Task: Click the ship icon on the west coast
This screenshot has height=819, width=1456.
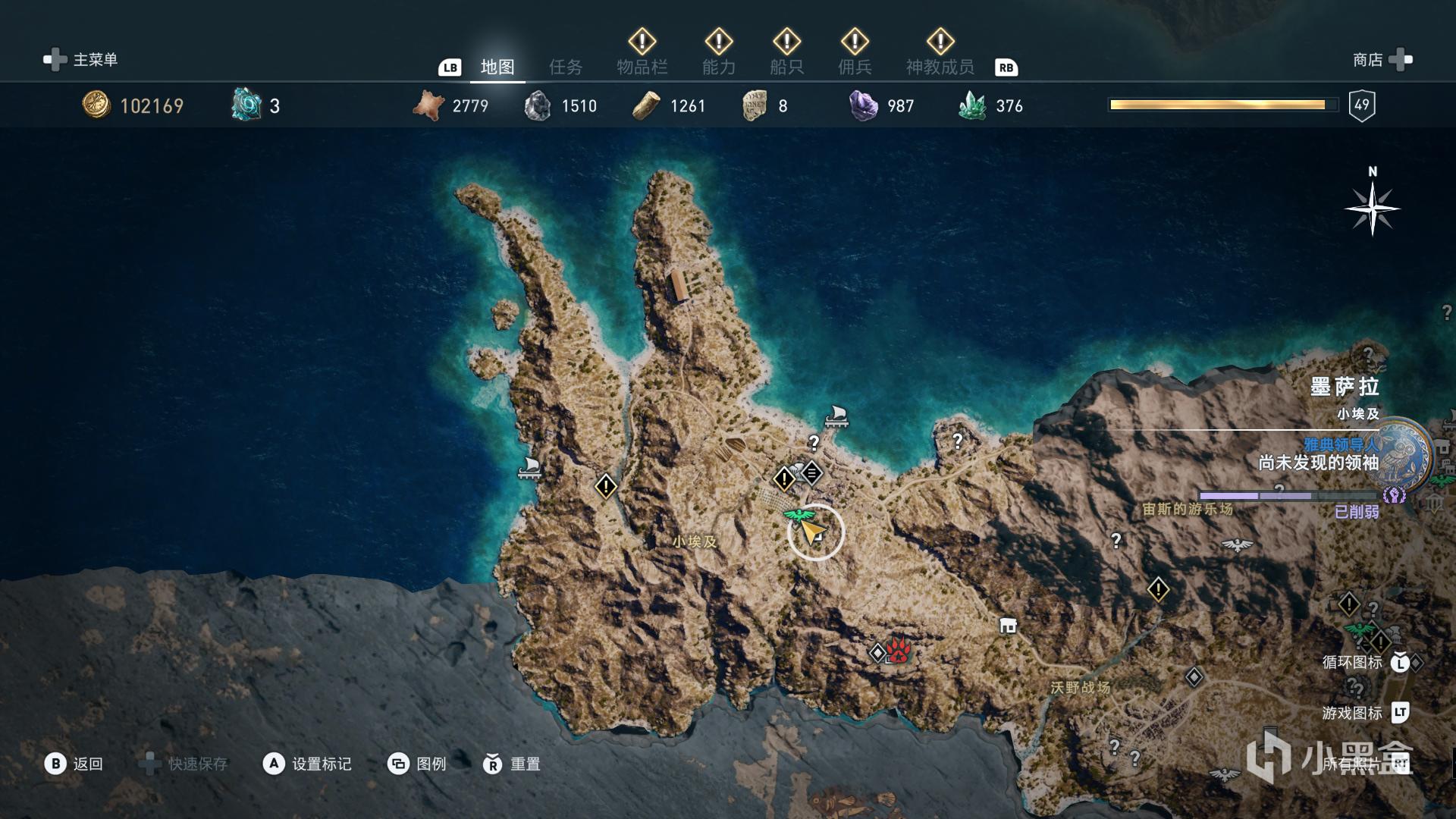Action: (x=529, y=468)
